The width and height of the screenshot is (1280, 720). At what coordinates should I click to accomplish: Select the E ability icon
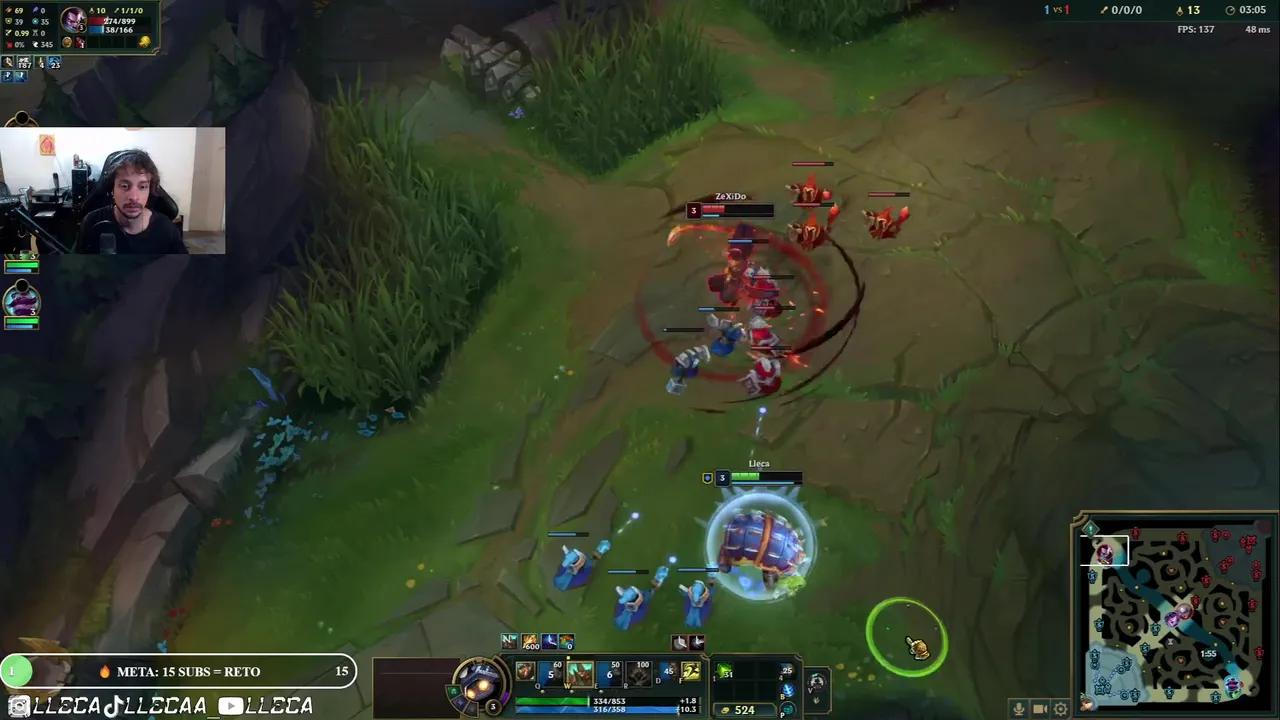607,672
